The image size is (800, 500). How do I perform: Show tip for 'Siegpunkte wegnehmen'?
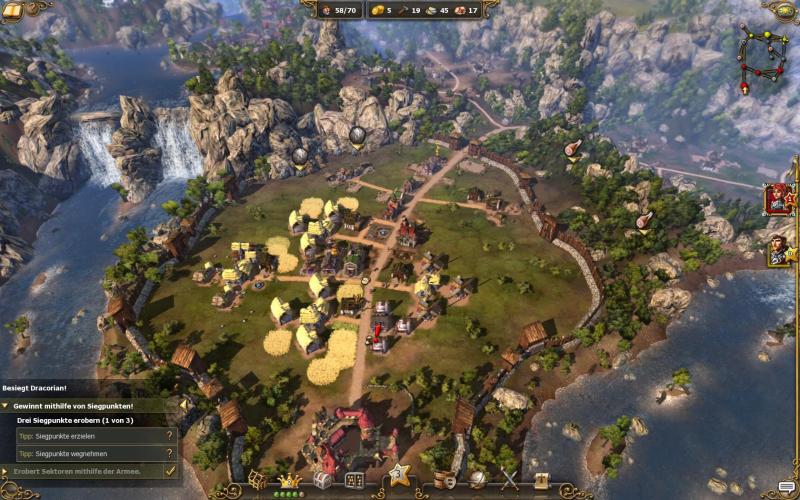pyautogui.click(x=170, y=452)
